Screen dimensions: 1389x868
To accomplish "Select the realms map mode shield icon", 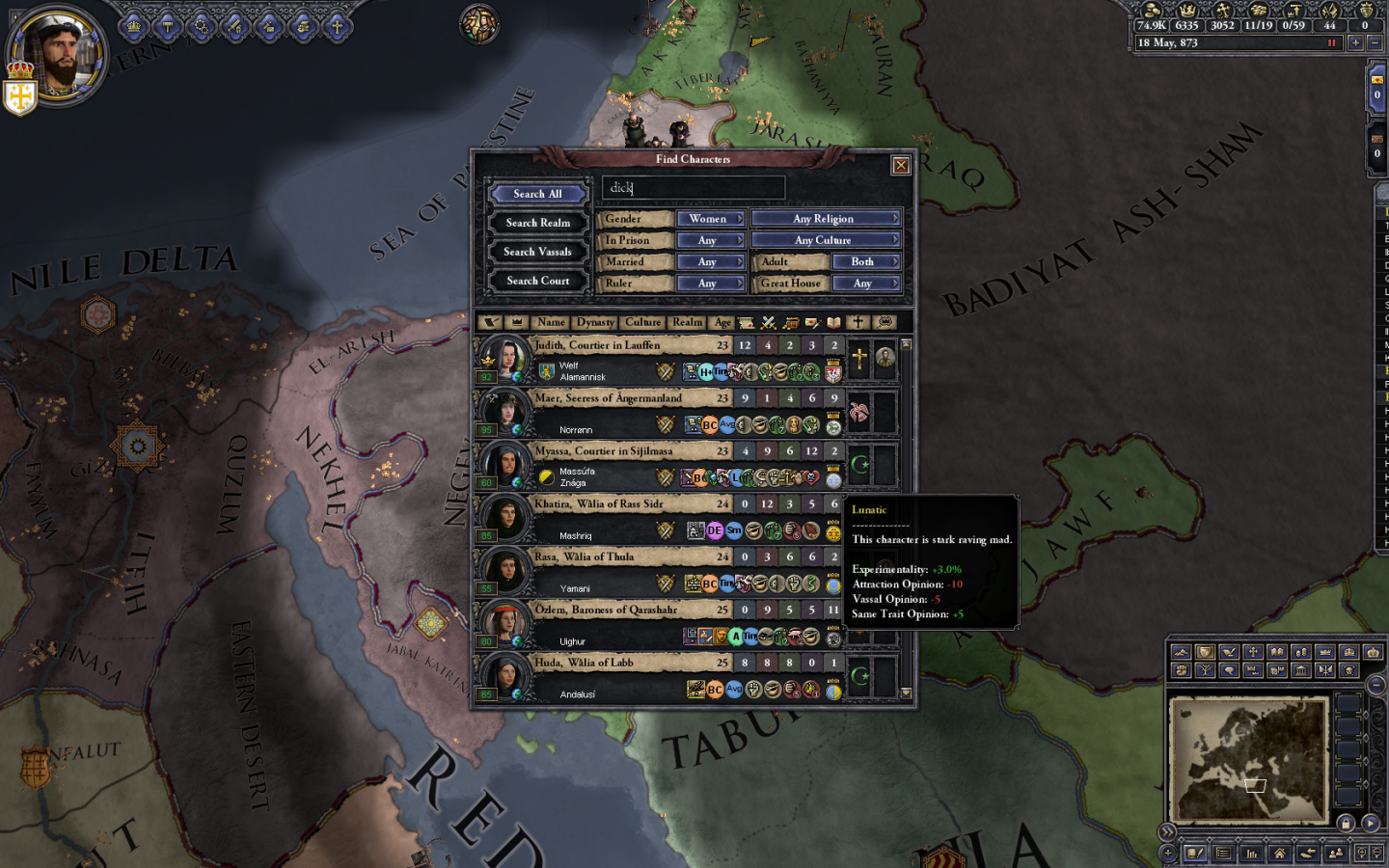I will pos(1205,652).
